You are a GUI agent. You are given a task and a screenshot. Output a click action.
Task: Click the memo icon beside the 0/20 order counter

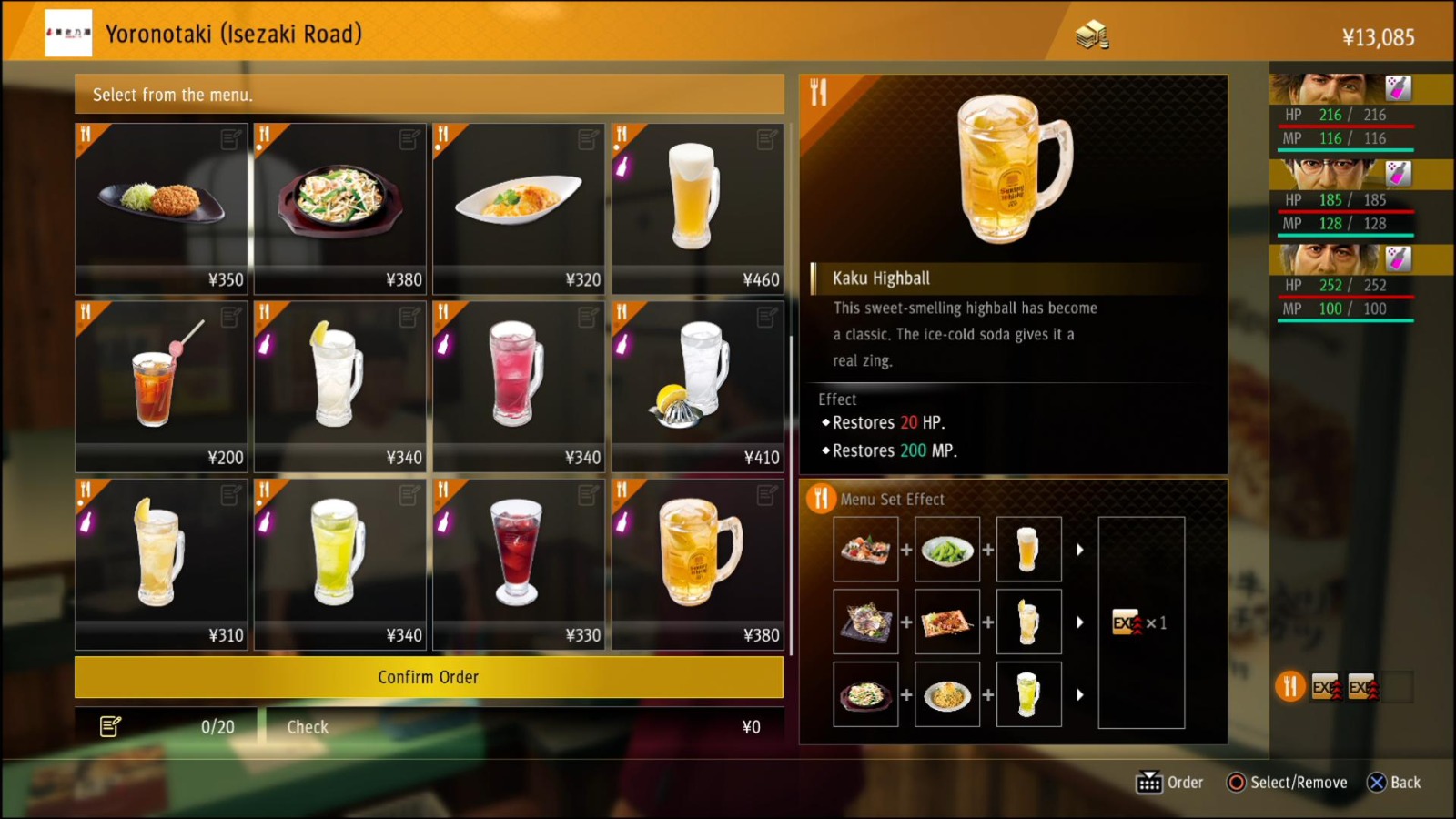tap(111, 726)
